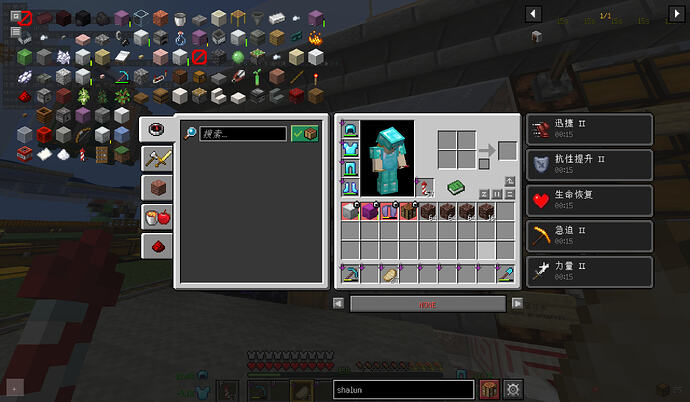
Task: Go to the next page right of NONE
Action: [517, 303]
